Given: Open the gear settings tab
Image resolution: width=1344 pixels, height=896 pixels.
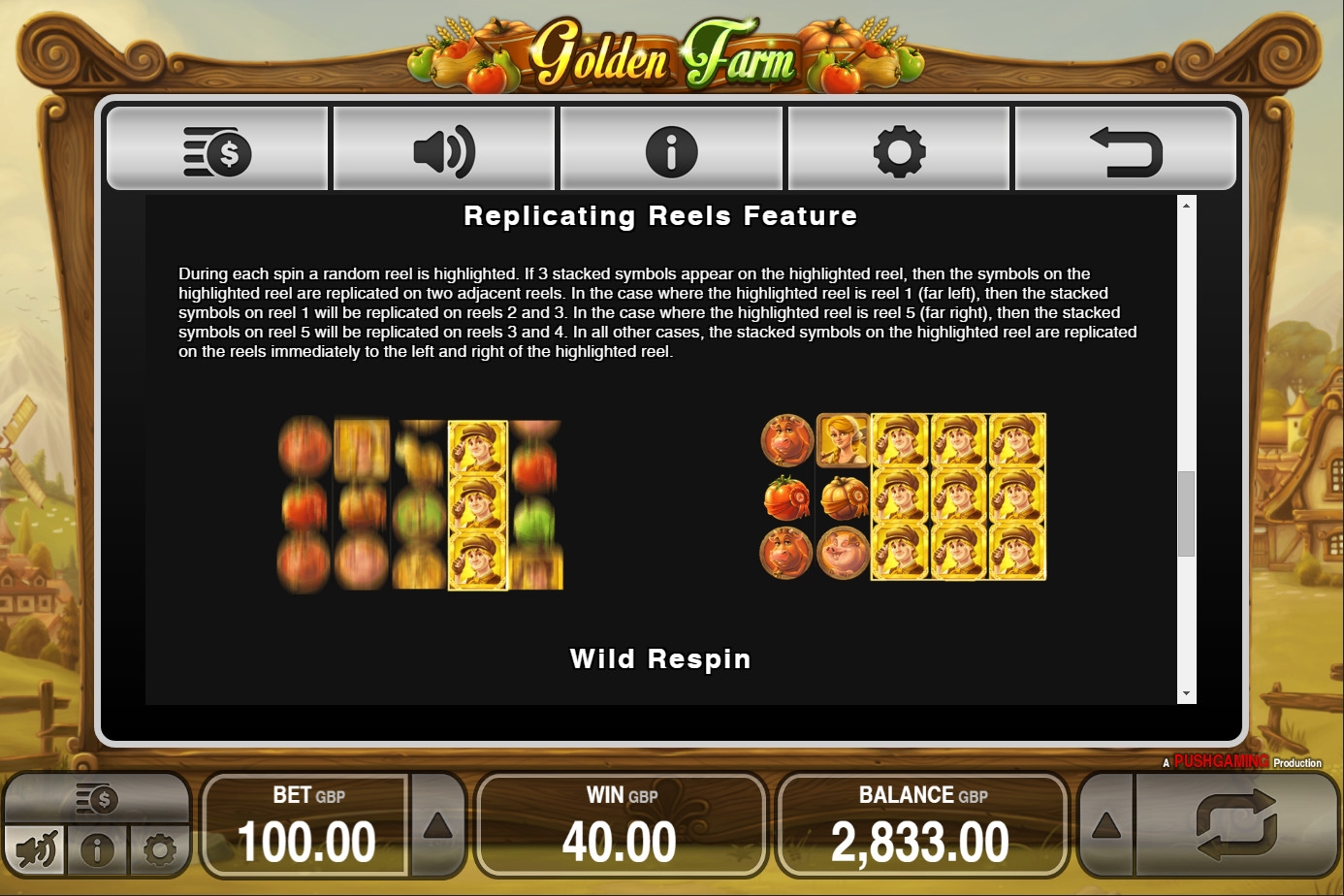Looking at the screenshot, I should (899, 151).
